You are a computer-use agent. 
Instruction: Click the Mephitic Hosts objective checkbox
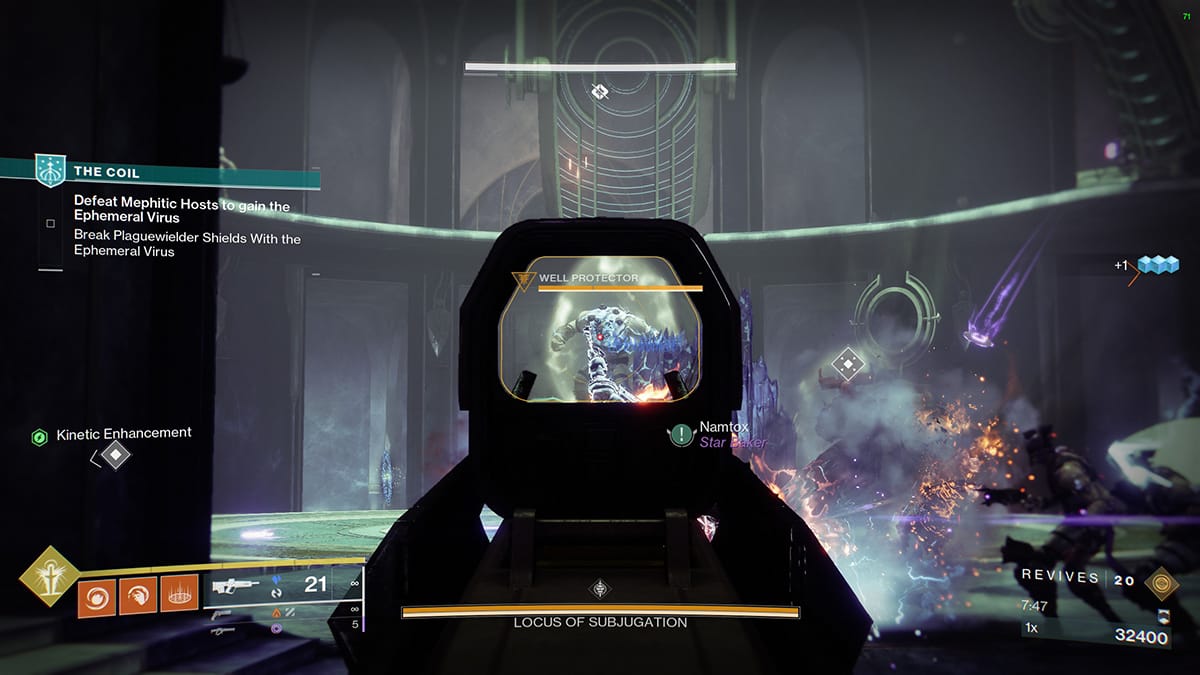tap(50, 223)
